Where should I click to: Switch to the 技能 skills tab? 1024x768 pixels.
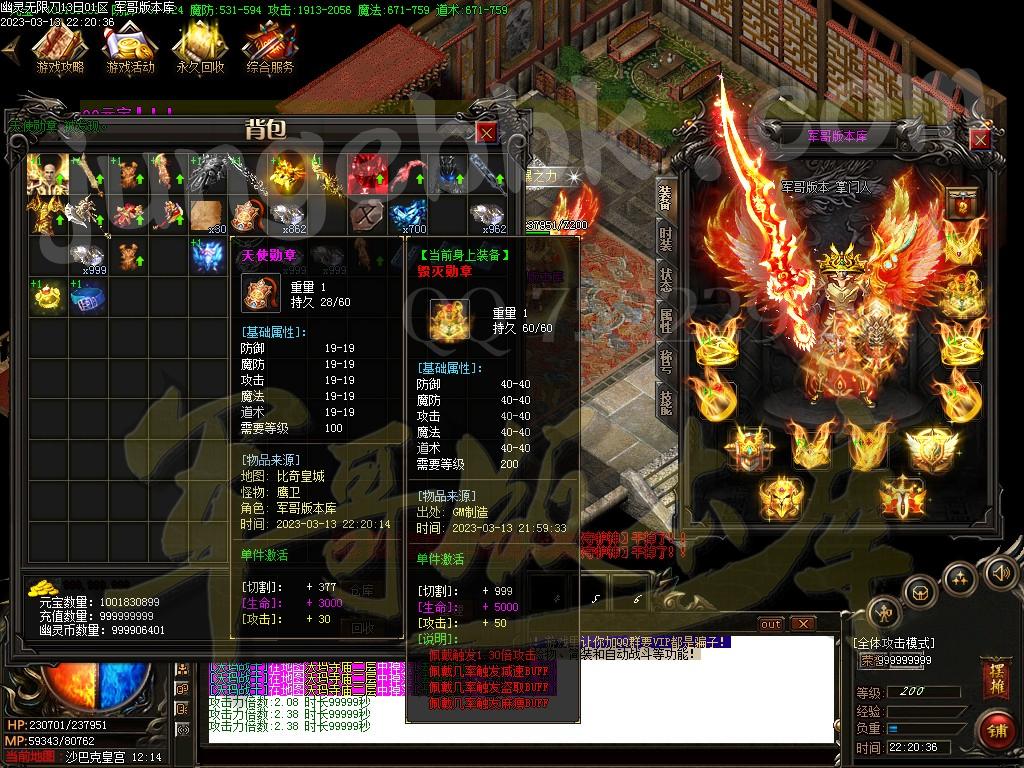coord(666,400)
